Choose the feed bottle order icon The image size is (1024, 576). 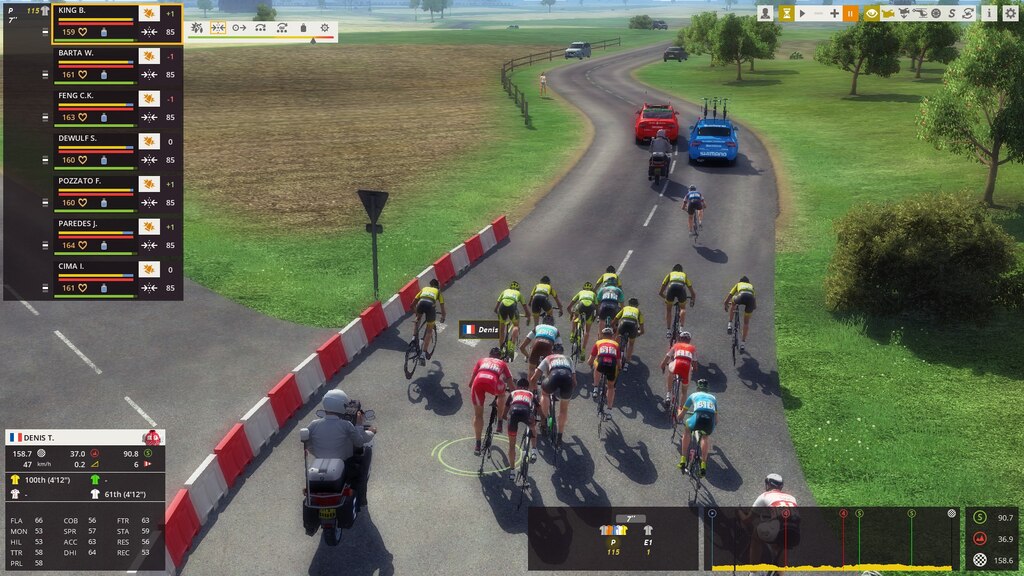[303, 28]
